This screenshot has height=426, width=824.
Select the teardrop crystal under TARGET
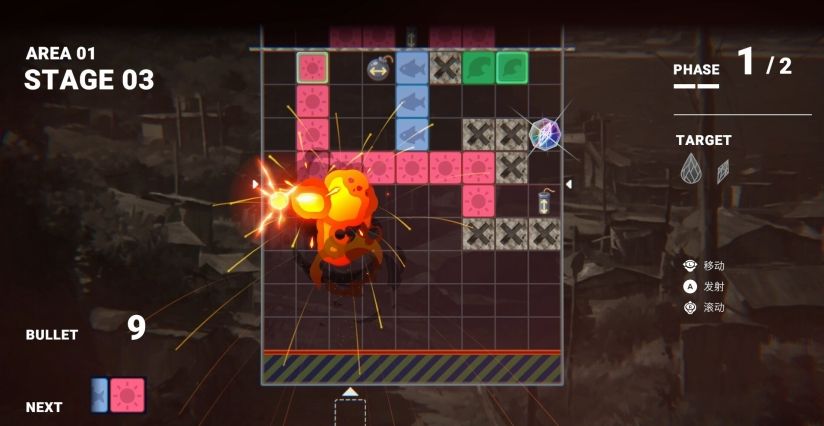click(690, 171)
